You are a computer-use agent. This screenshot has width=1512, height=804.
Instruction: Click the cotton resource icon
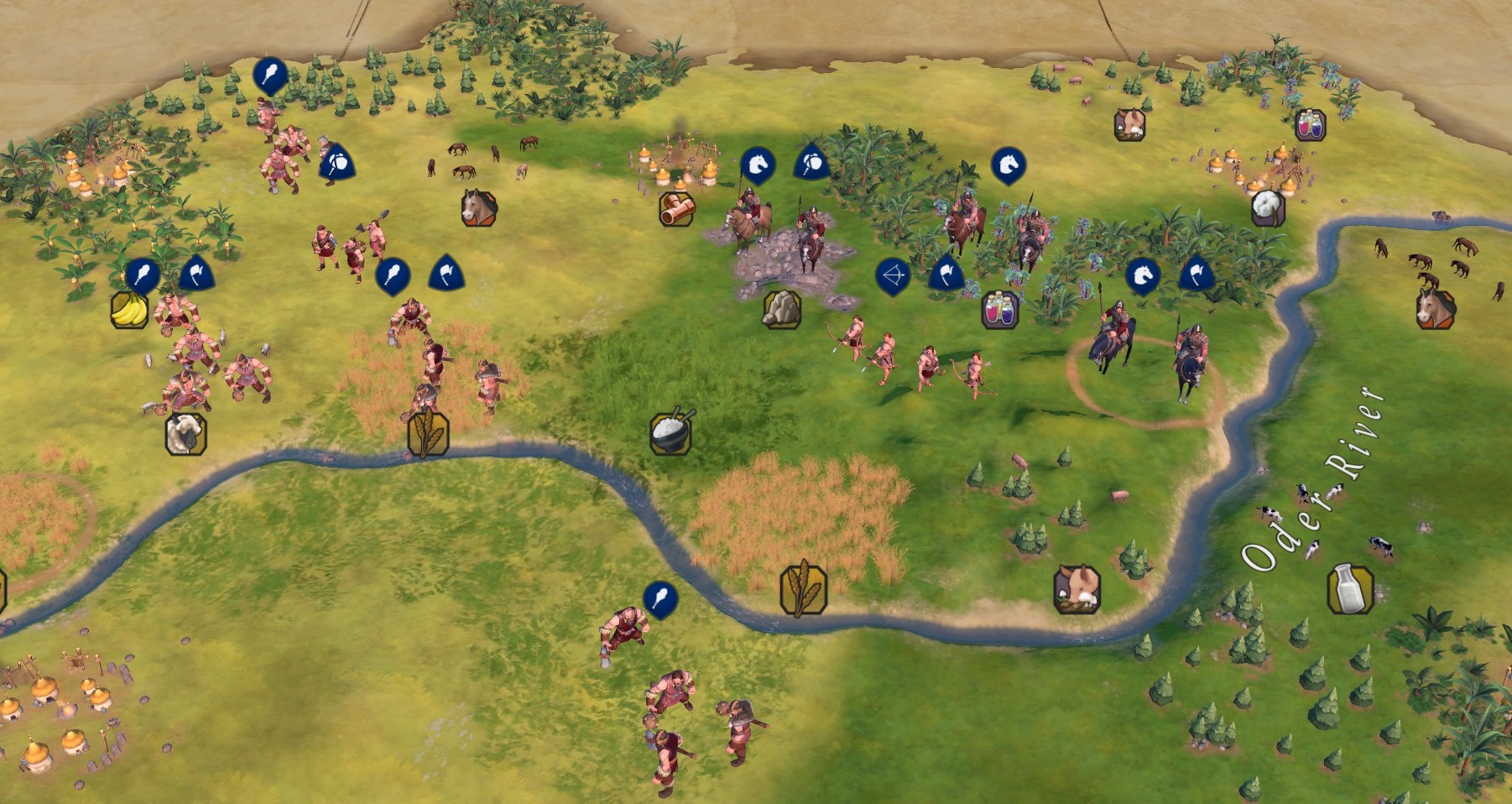(x=1268, y=207)
